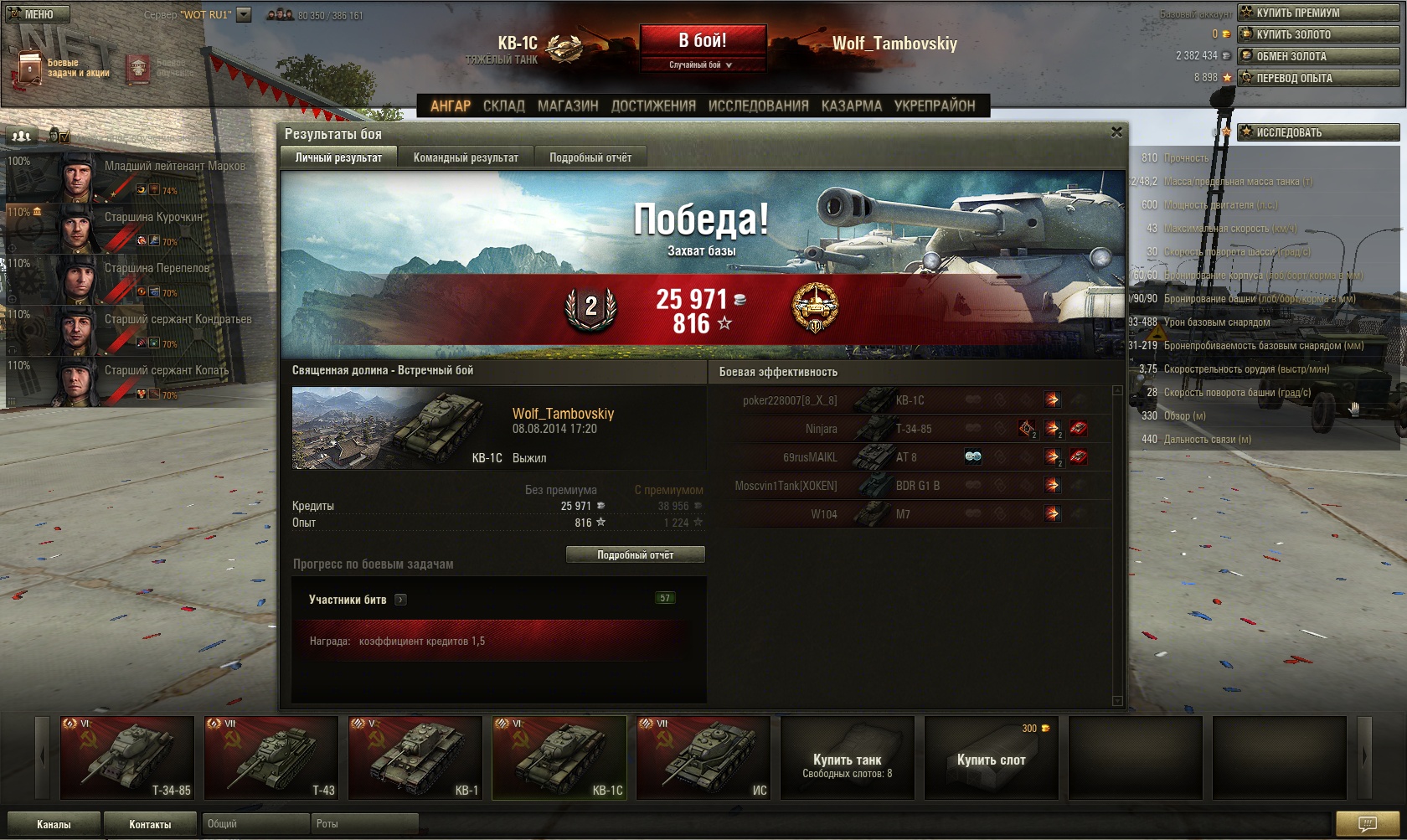Go to the ИССЛЕДОВАНИЯ section

point(758,106)
